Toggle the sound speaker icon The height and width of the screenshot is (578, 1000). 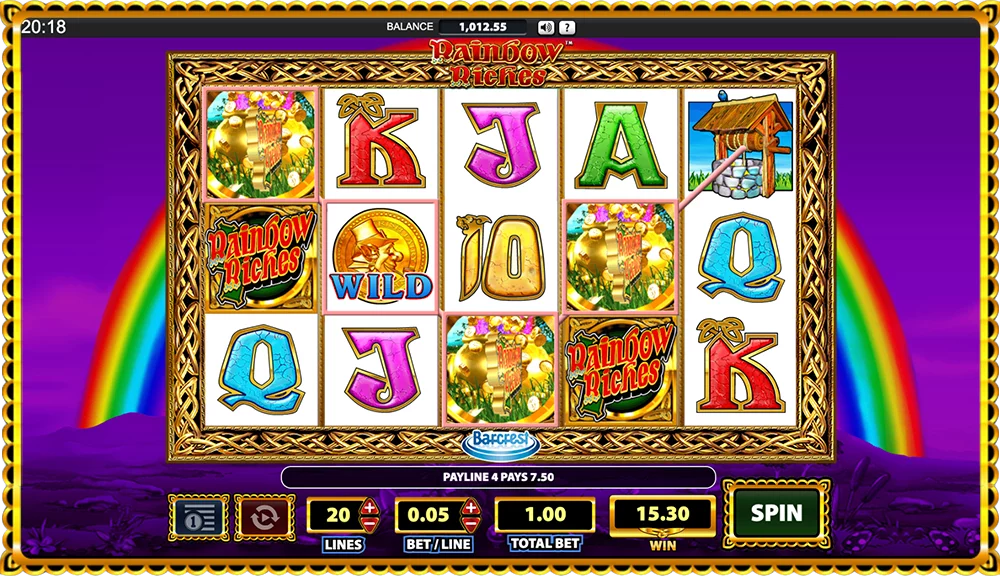point(546,27)
